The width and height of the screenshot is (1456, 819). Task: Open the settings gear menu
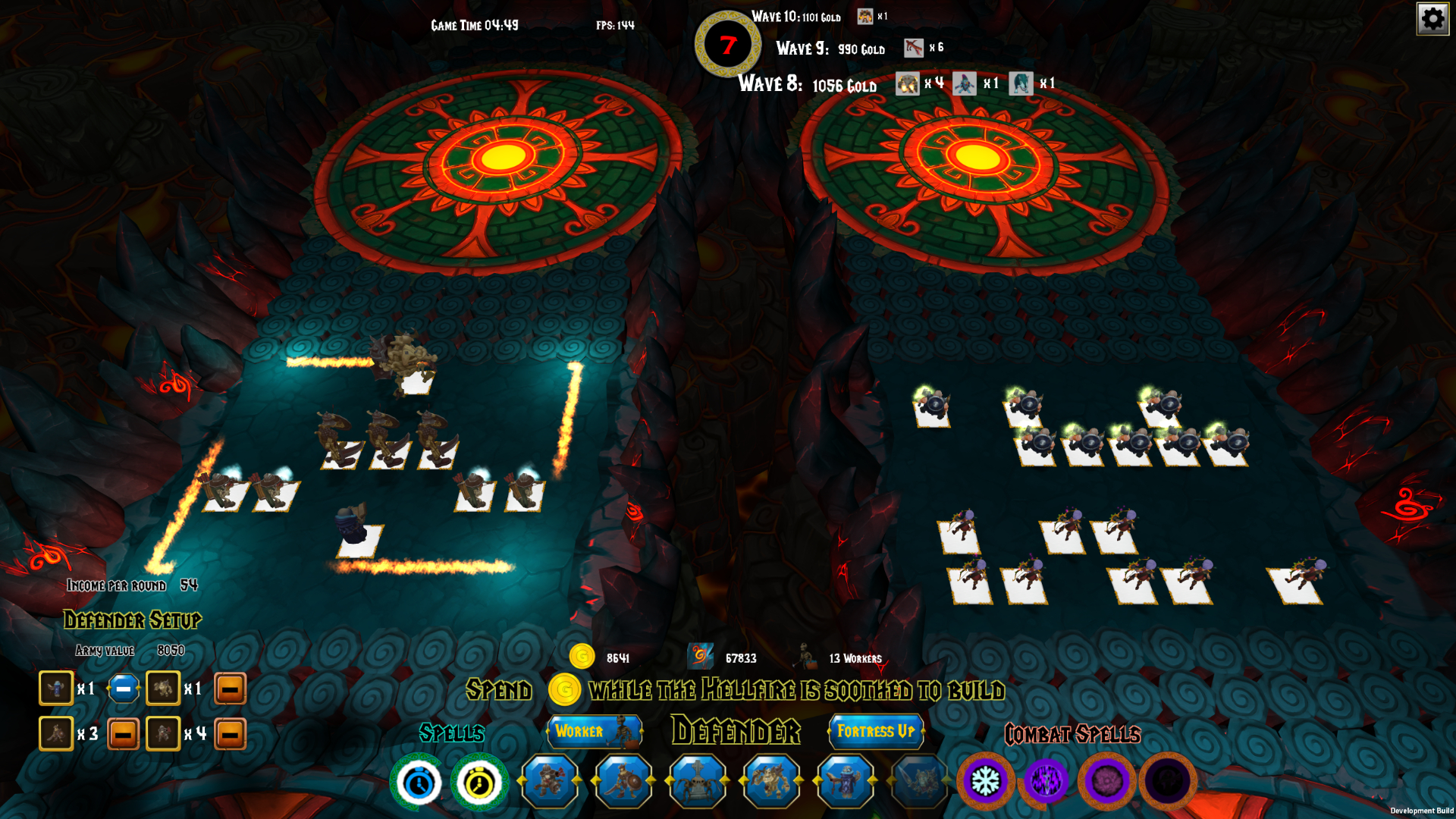[x=1432, y=19]
